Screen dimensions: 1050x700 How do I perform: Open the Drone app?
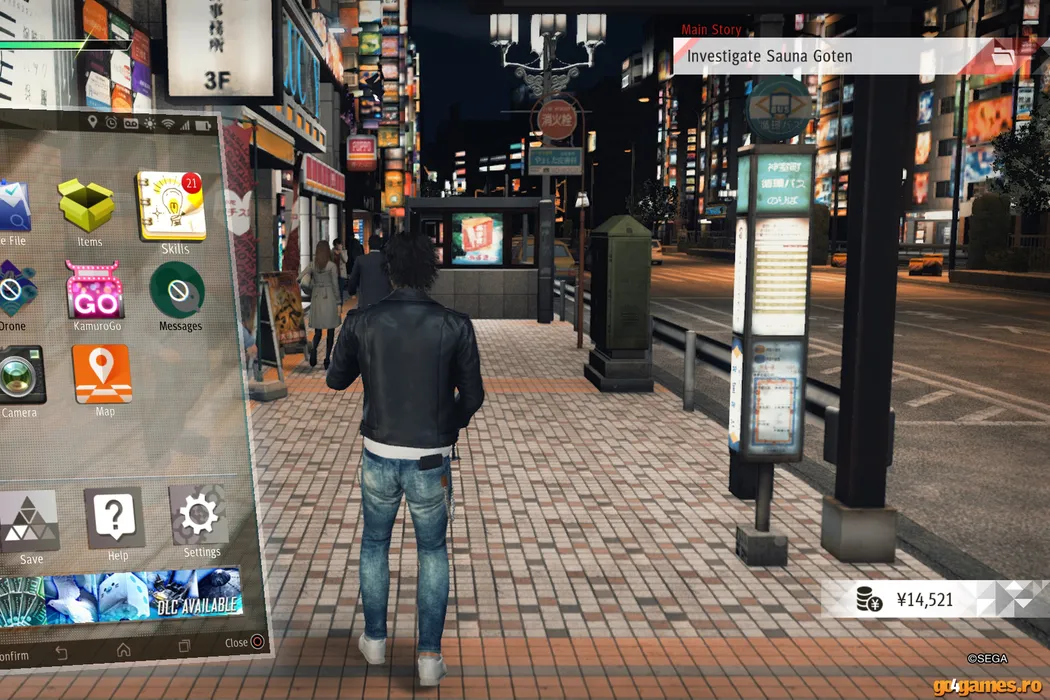[15, 291]
